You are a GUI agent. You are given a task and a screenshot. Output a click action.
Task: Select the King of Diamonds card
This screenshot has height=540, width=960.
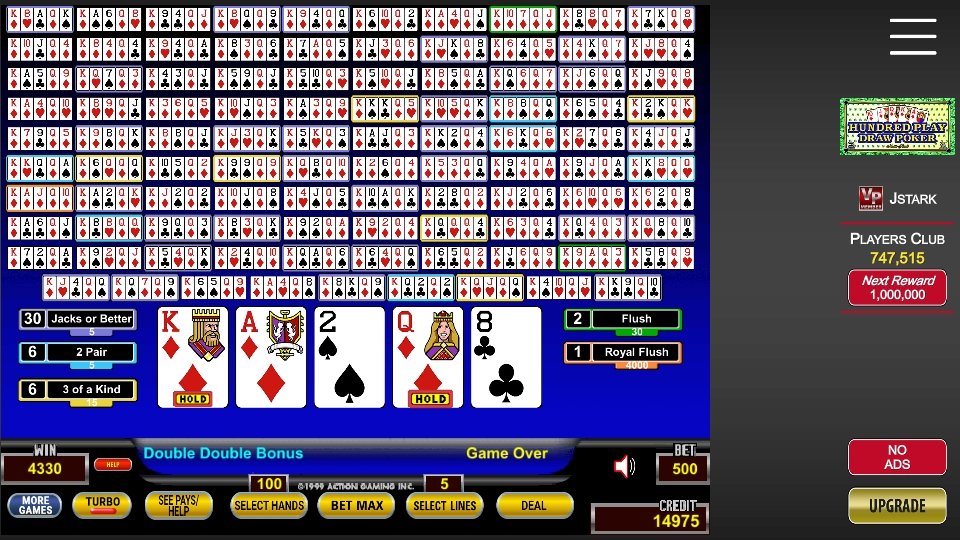click(194, 357)
